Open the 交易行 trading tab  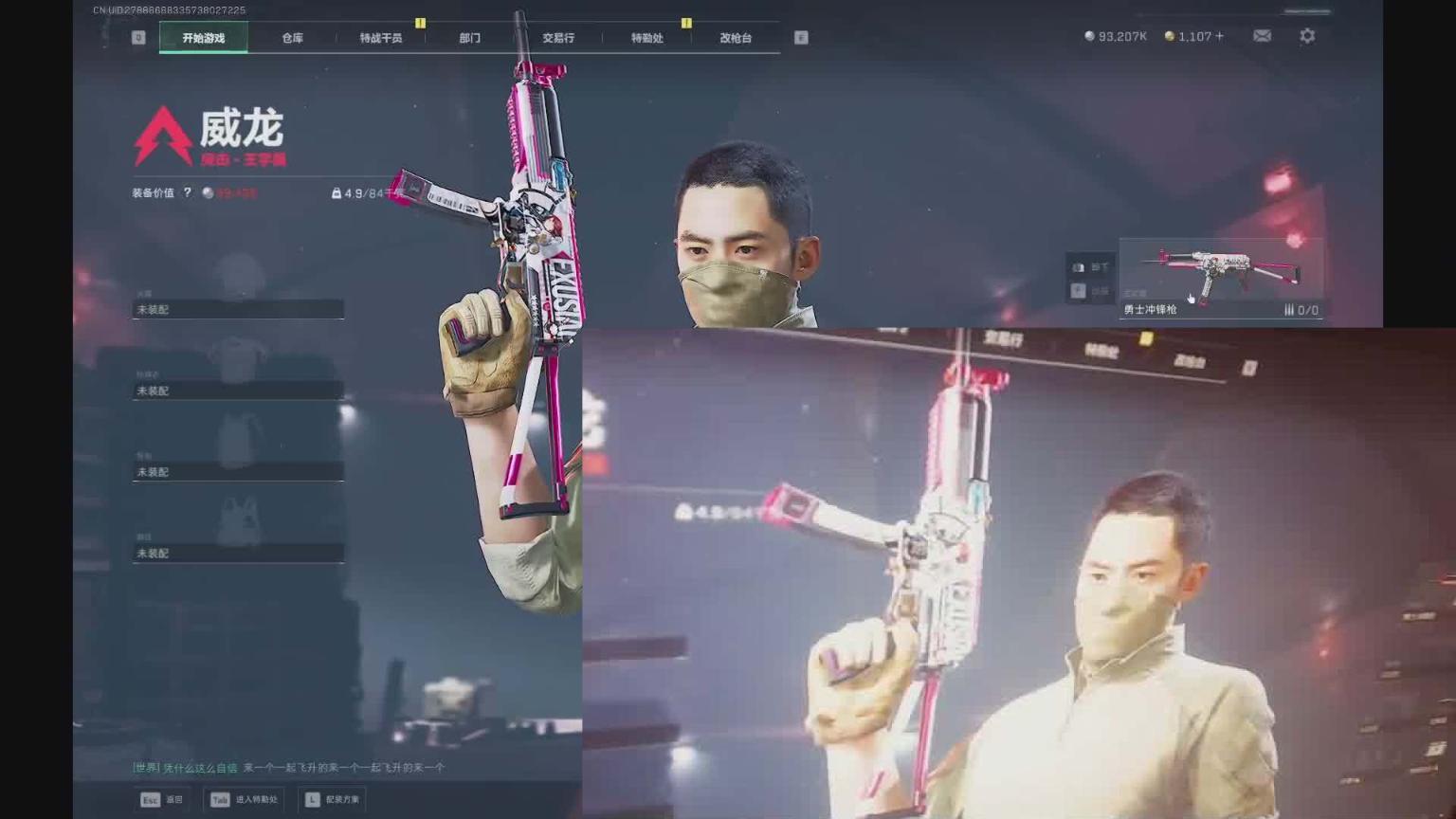tap(558, 38)
